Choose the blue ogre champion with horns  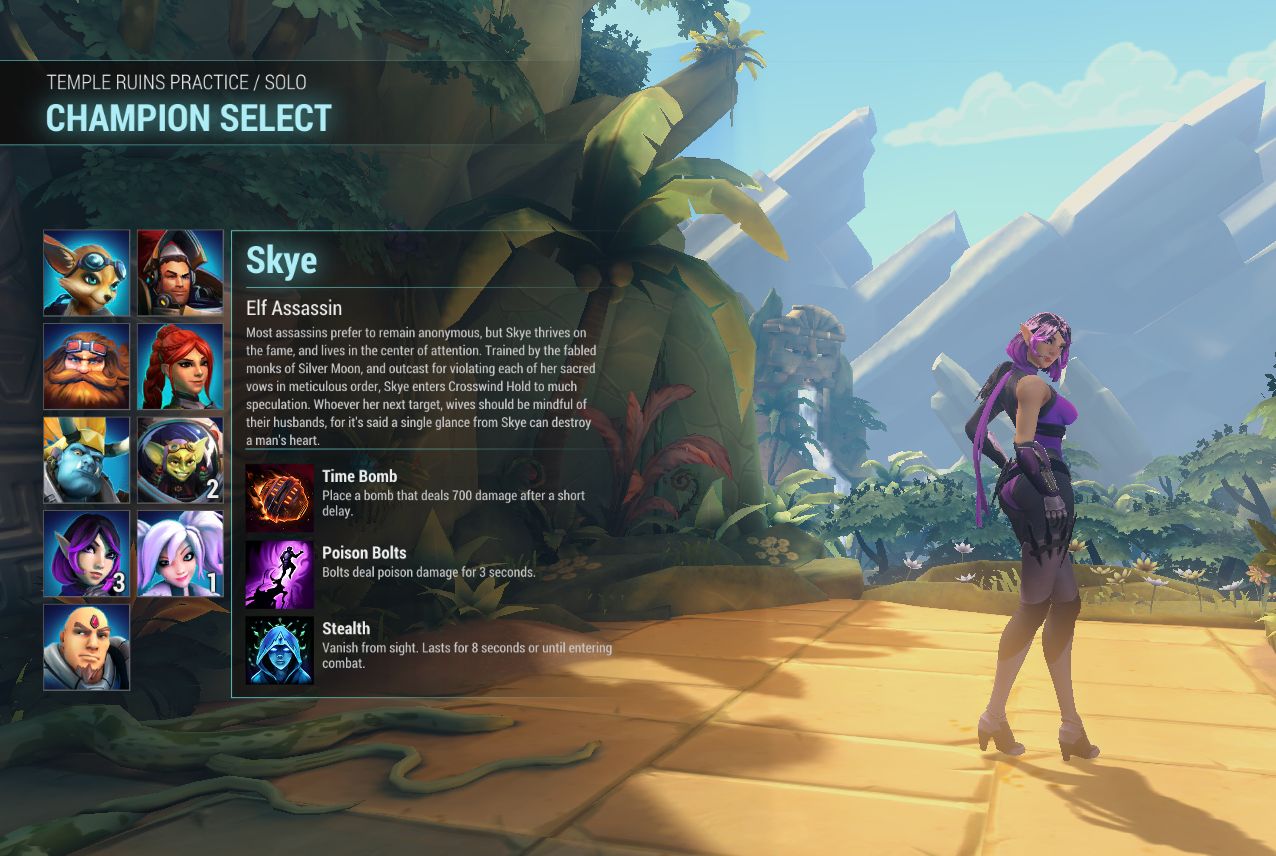[86, 460]
